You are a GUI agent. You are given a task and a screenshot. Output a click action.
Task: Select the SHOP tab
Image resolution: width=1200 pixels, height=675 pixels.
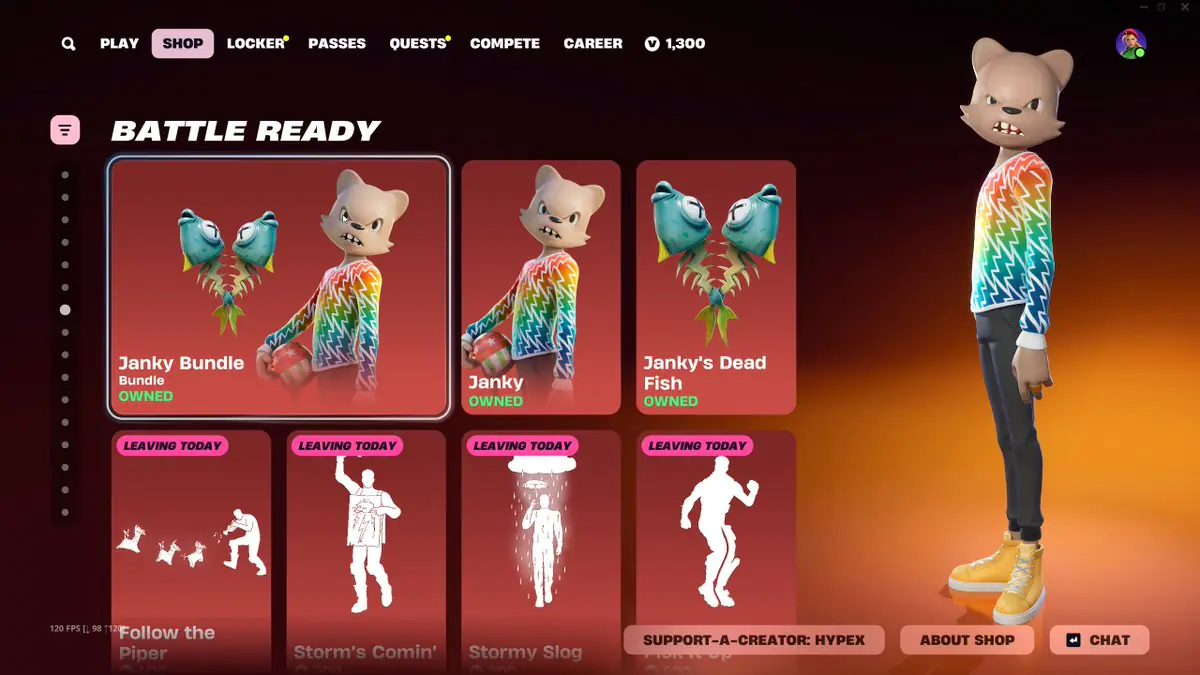pos(182,44)
